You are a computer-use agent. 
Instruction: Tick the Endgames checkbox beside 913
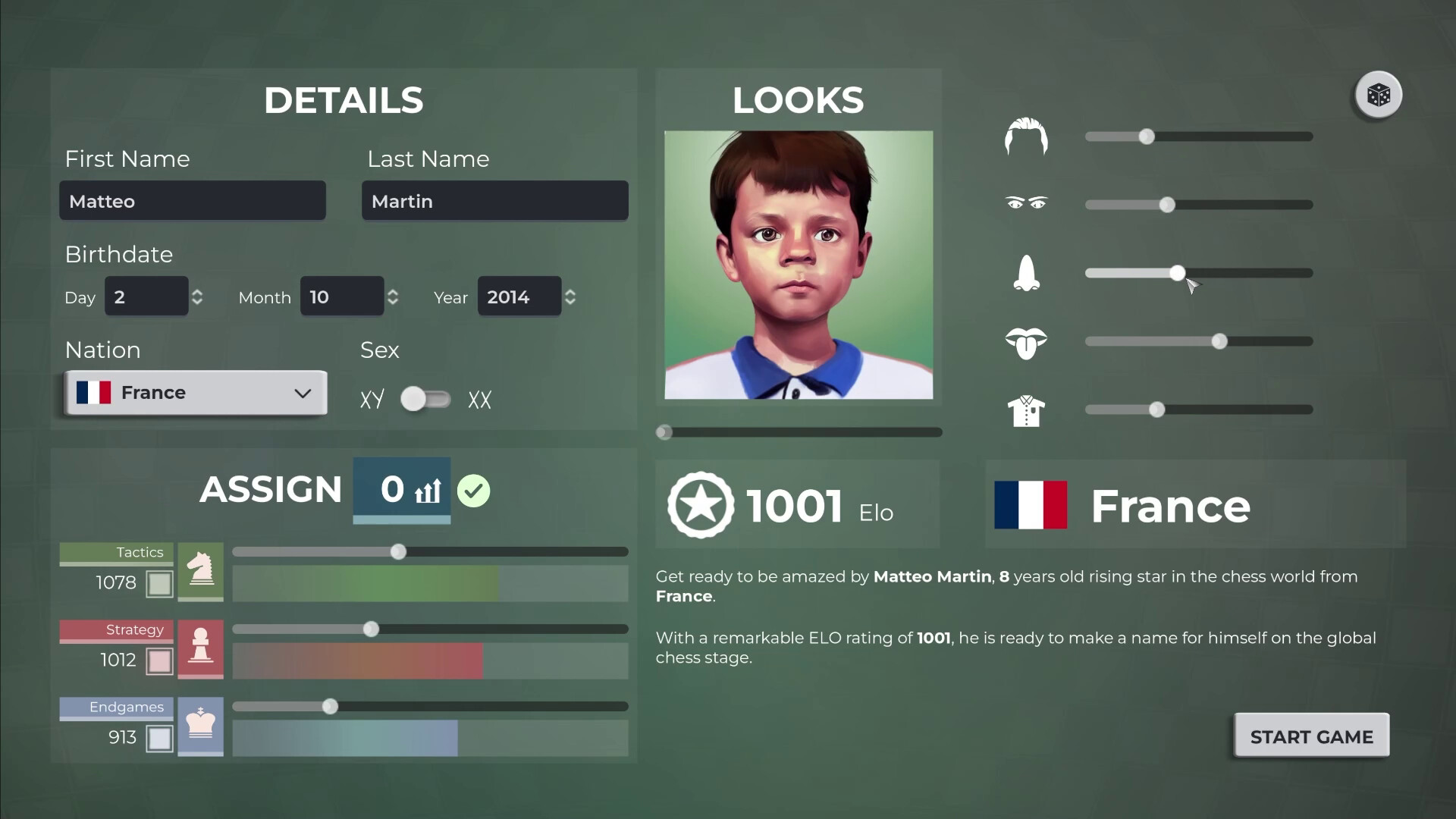pyautogui.click(x=159, y=739)
